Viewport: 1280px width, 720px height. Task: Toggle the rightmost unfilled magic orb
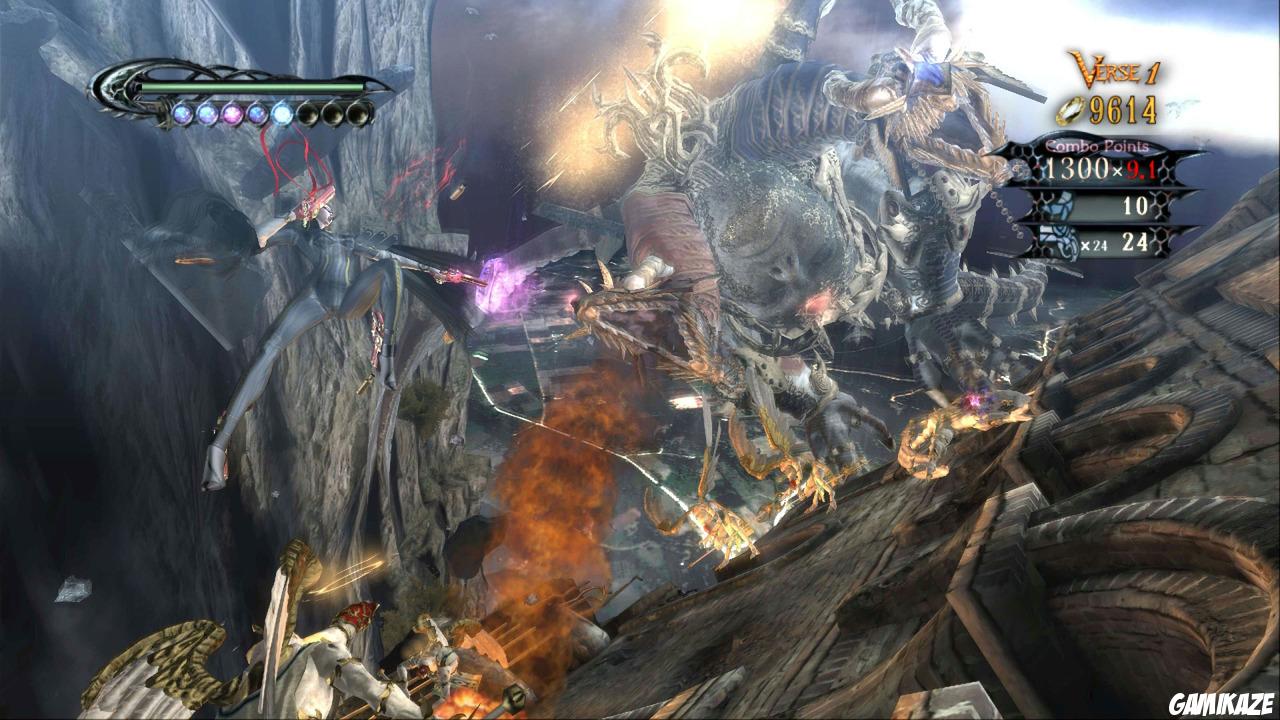(359, 113)
